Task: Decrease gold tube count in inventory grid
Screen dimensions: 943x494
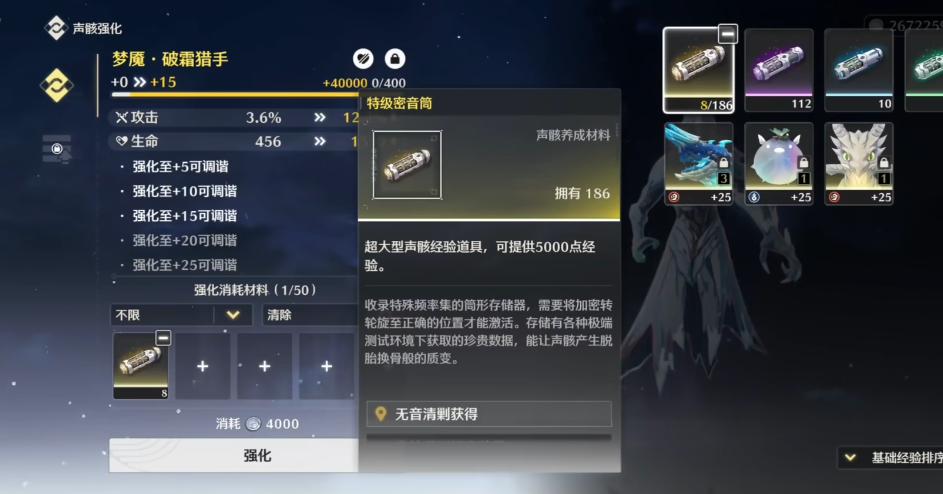Action: 728,34
